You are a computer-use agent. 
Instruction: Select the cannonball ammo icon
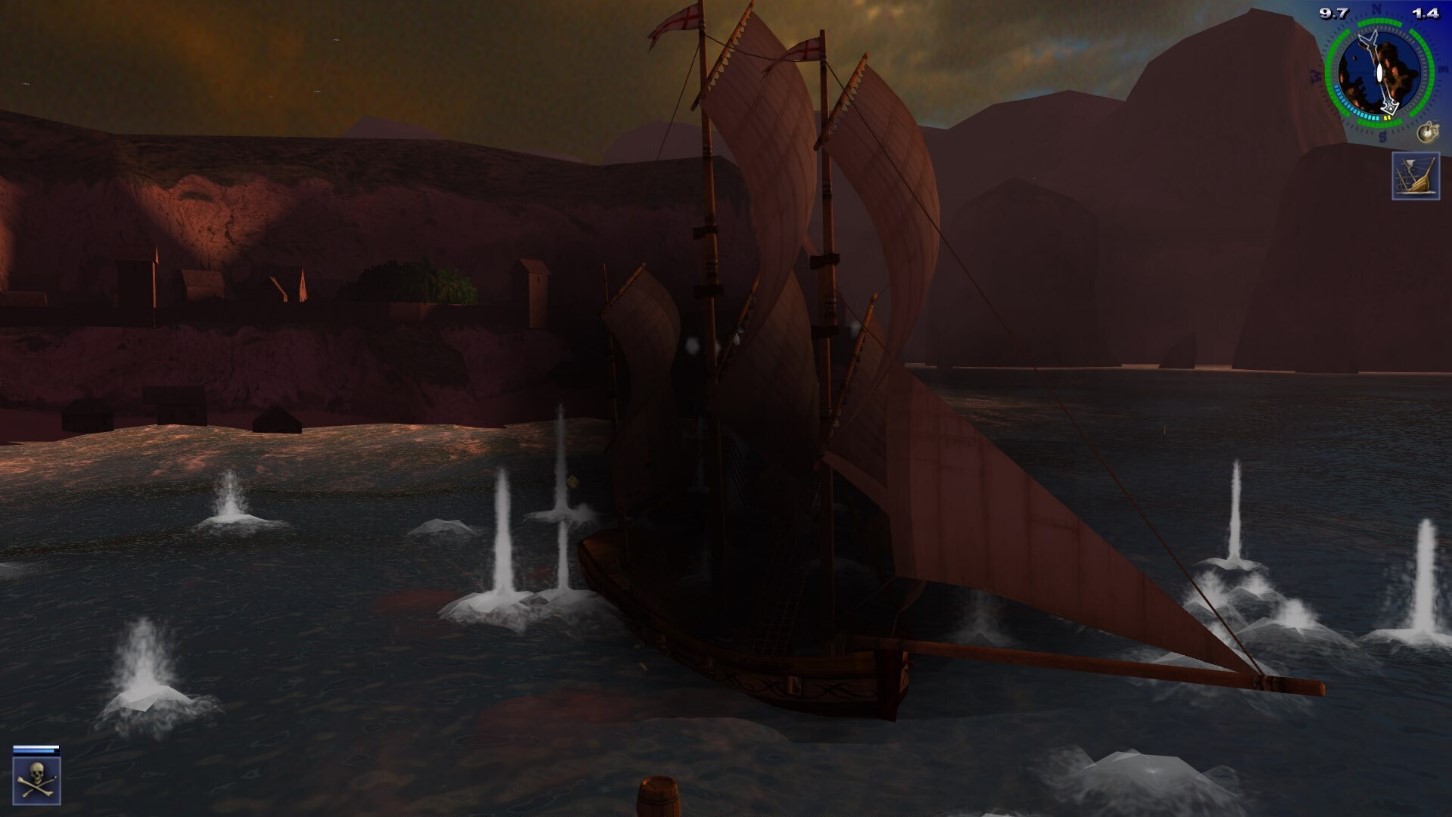pos(1427,131)
